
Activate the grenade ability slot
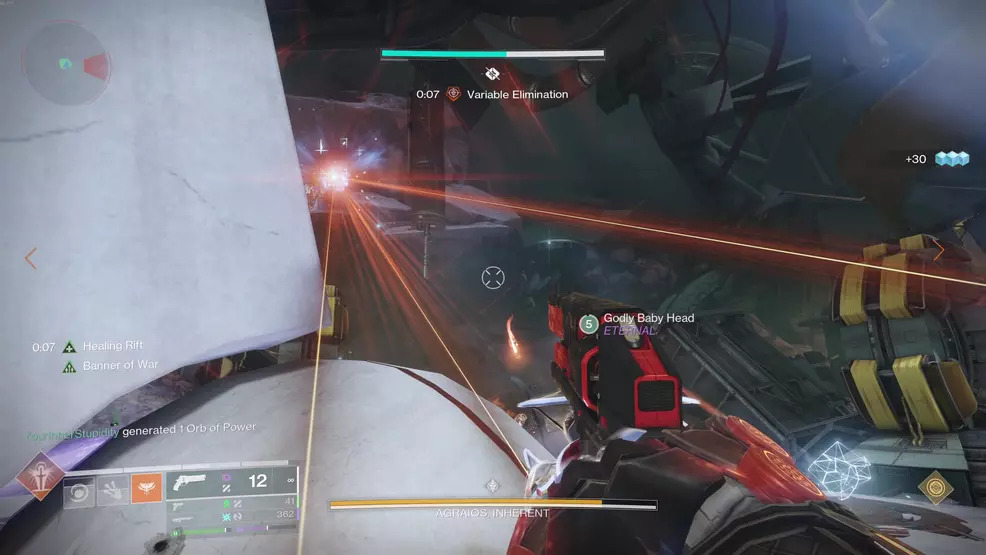tap(79, 489)
